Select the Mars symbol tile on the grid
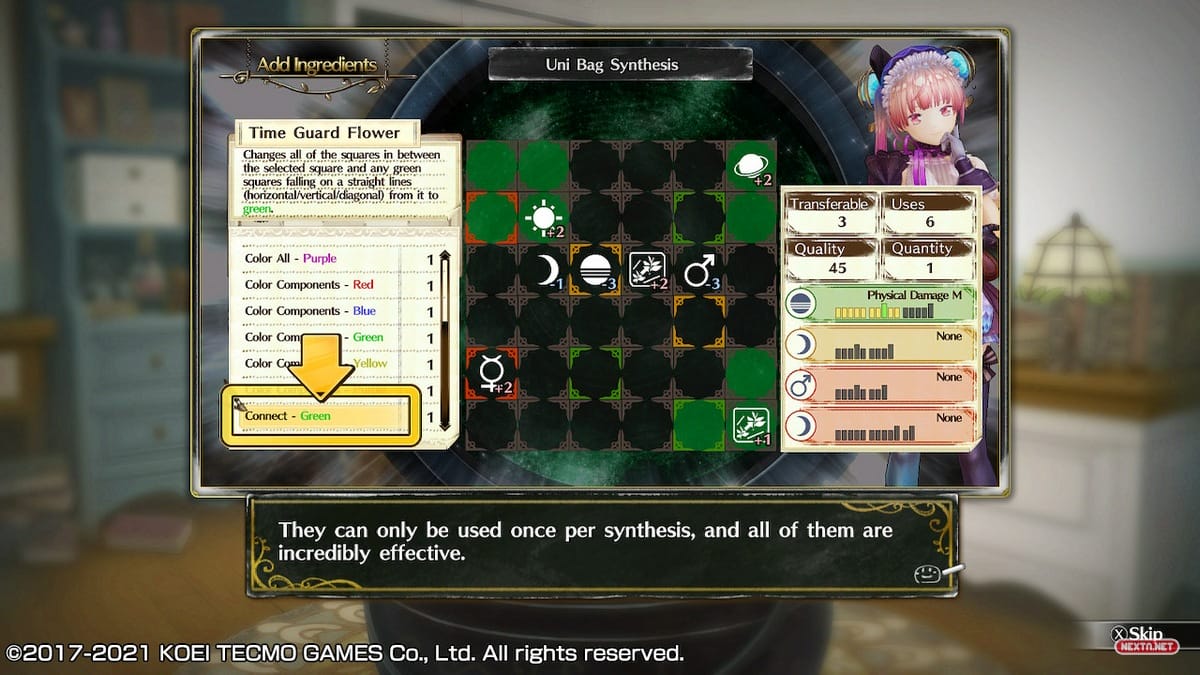The height and width of the screenshot is (675, 1200). [x=698, y=270]
